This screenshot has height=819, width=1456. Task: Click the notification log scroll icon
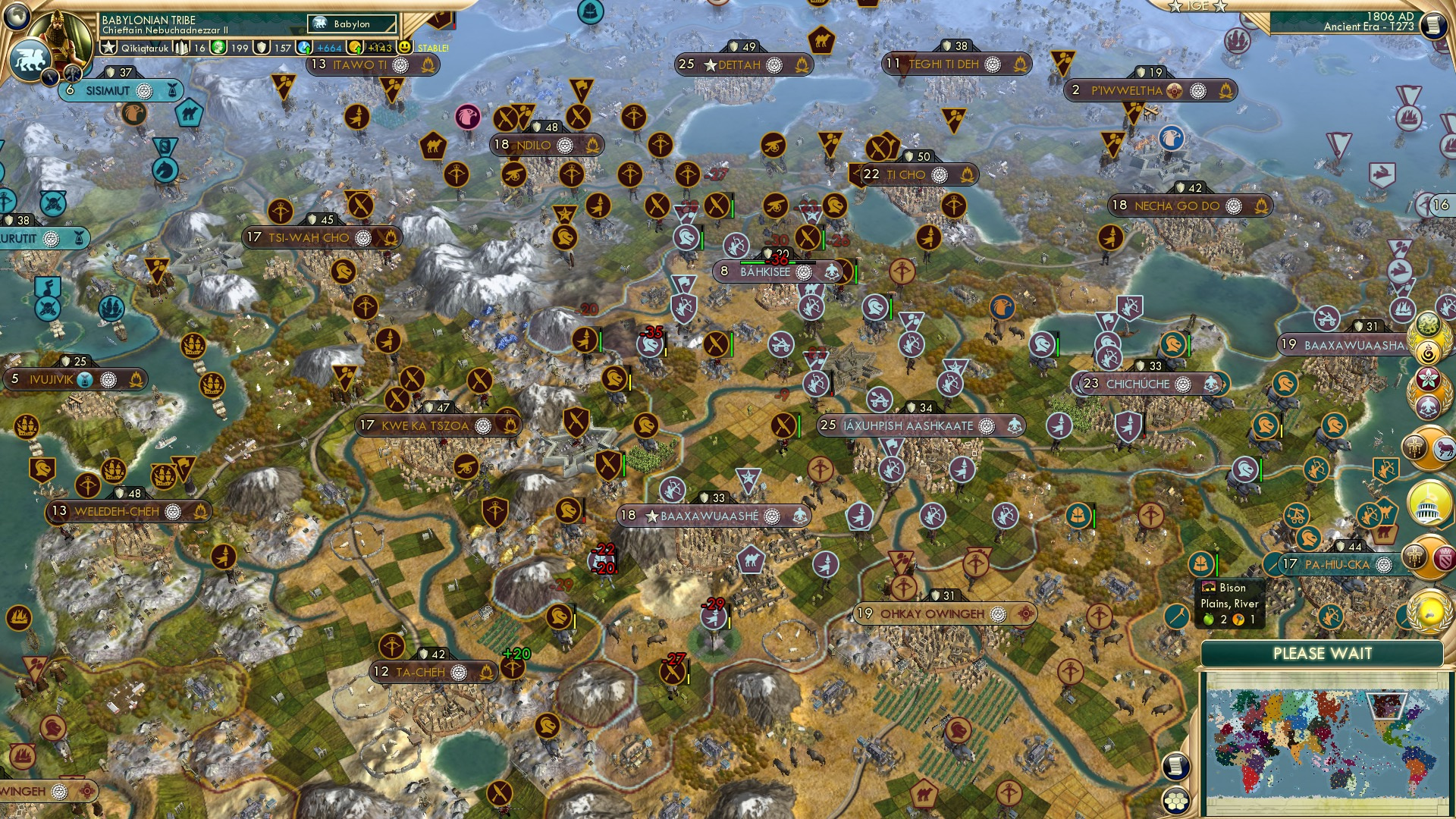pyautogui.click(x=1176, y=765)
